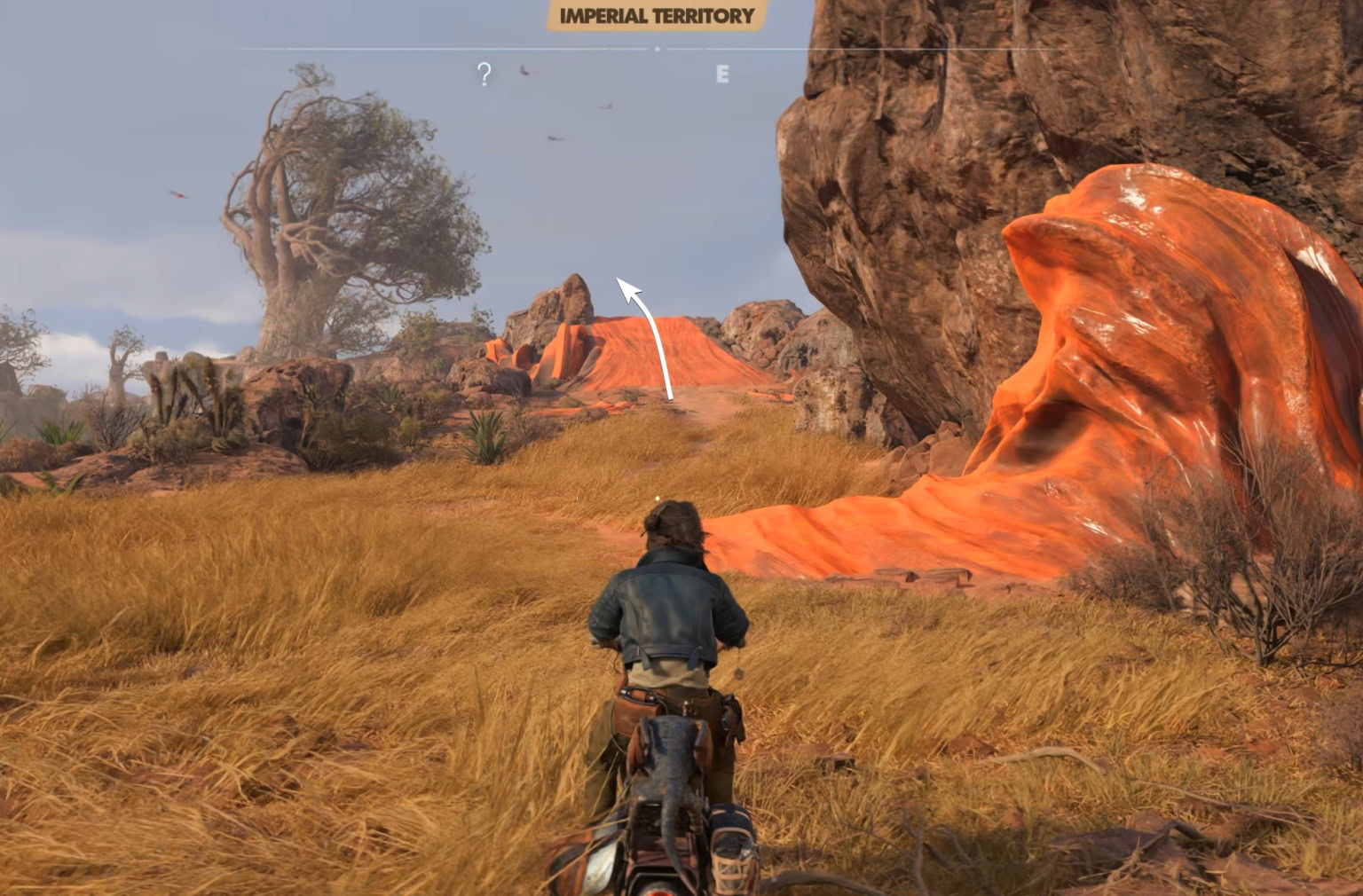Select the compass notch left of the waypoint dot
Image resolution: width=1363 pixels, height=896 pixels.
(611, 48)
